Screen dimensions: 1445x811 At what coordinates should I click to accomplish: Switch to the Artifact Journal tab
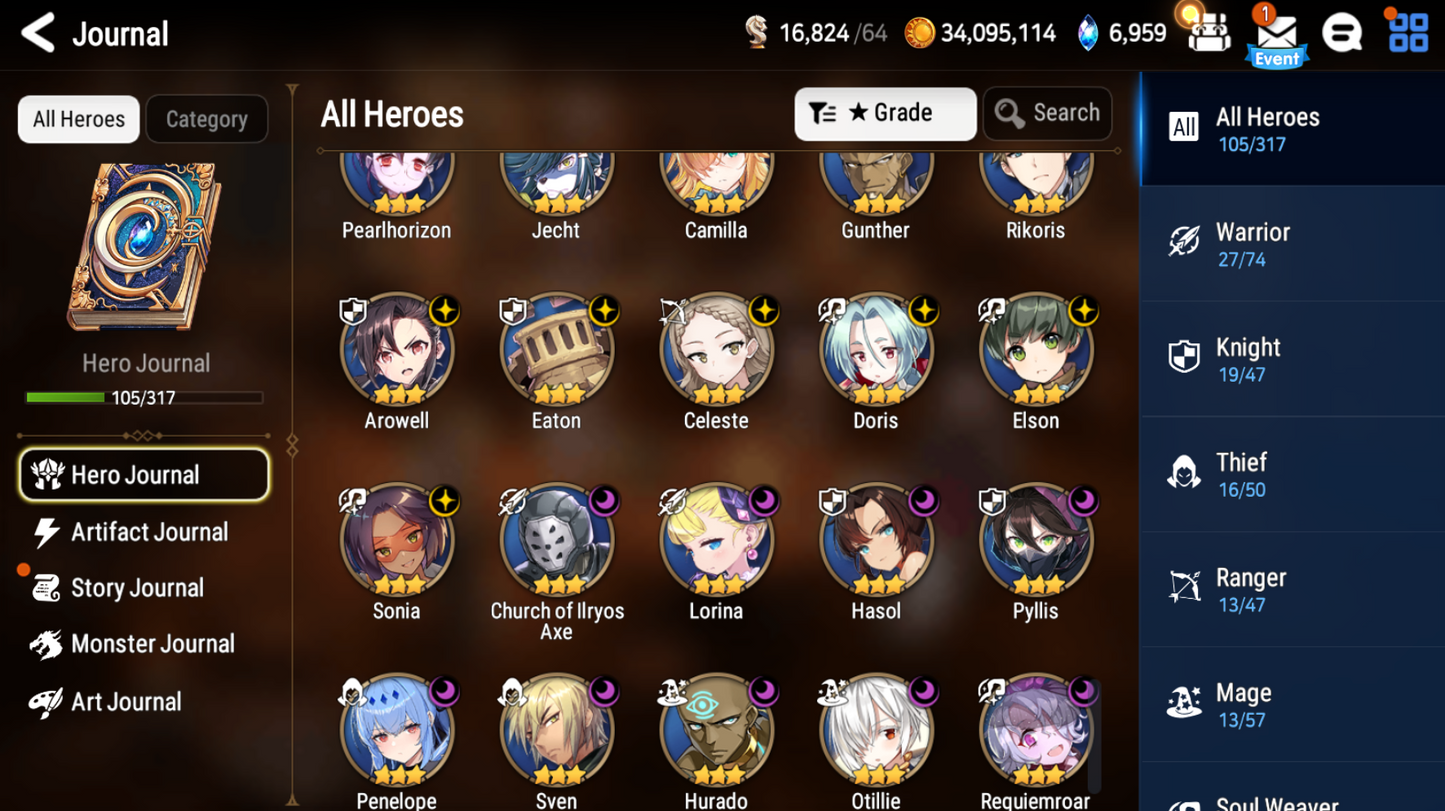coord(147,532)
